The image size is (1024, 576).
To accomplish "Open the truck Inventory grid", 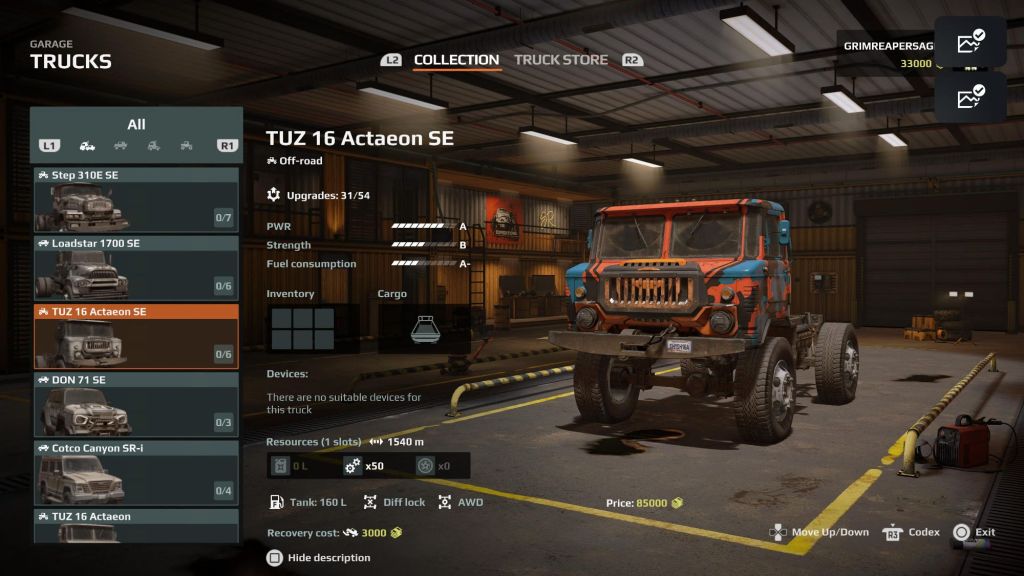I will [303, 328].
